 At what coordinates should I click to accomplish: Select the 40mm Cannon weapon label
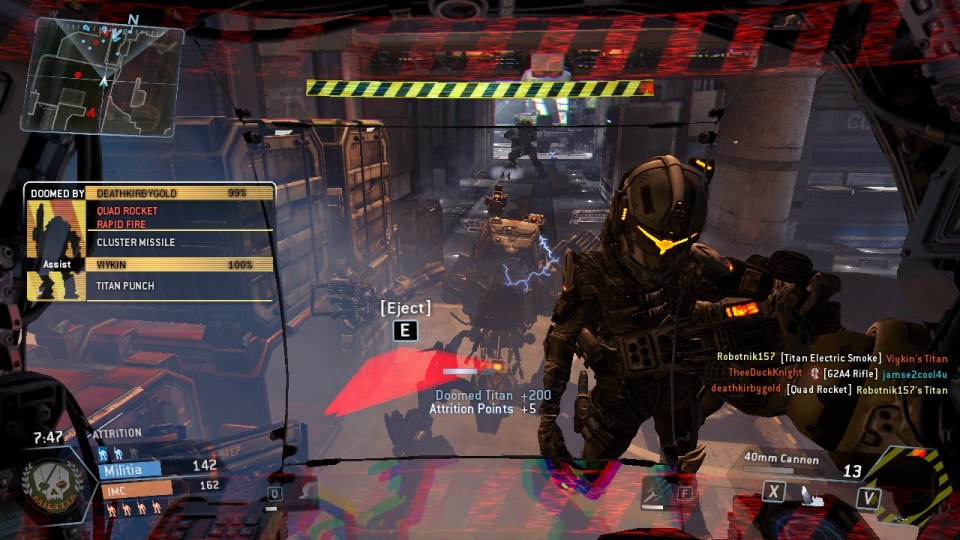point(782,460)
